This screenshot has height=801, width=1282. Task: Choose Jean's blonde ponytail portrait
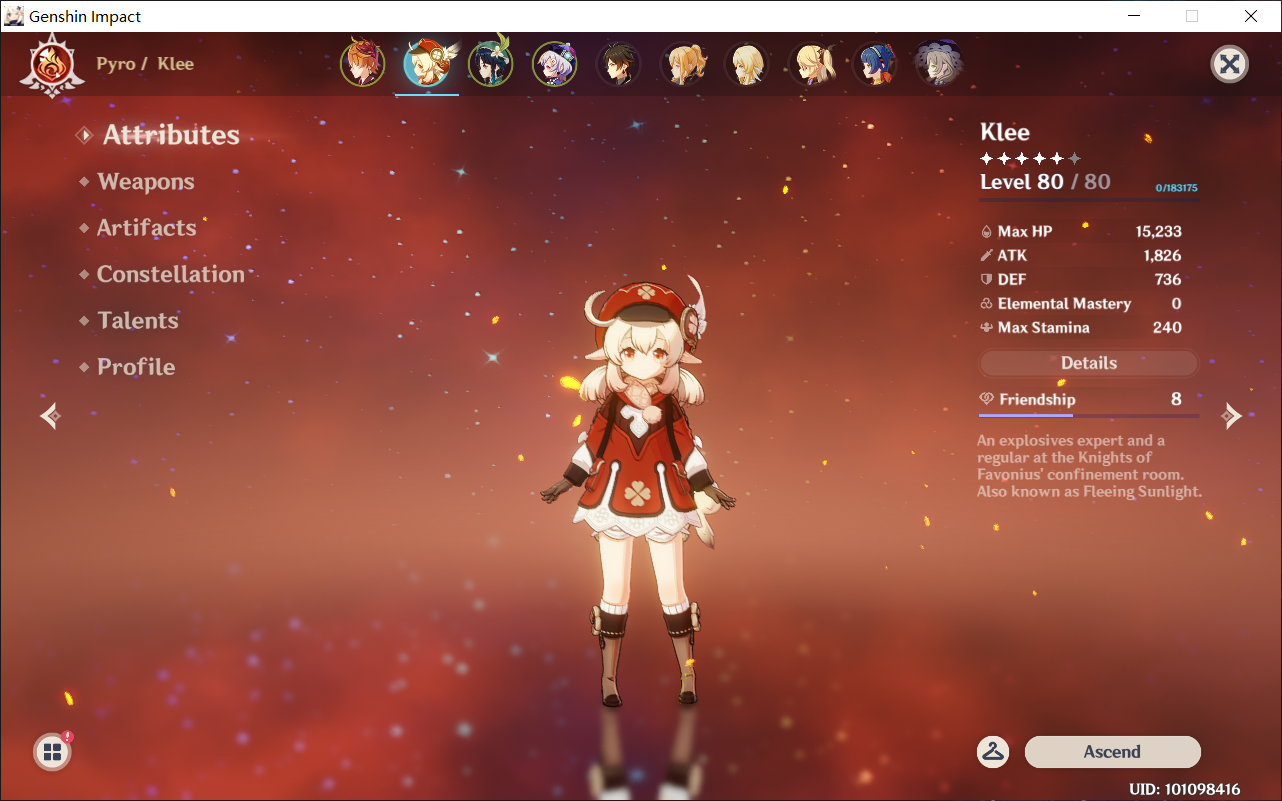(682, 64)
